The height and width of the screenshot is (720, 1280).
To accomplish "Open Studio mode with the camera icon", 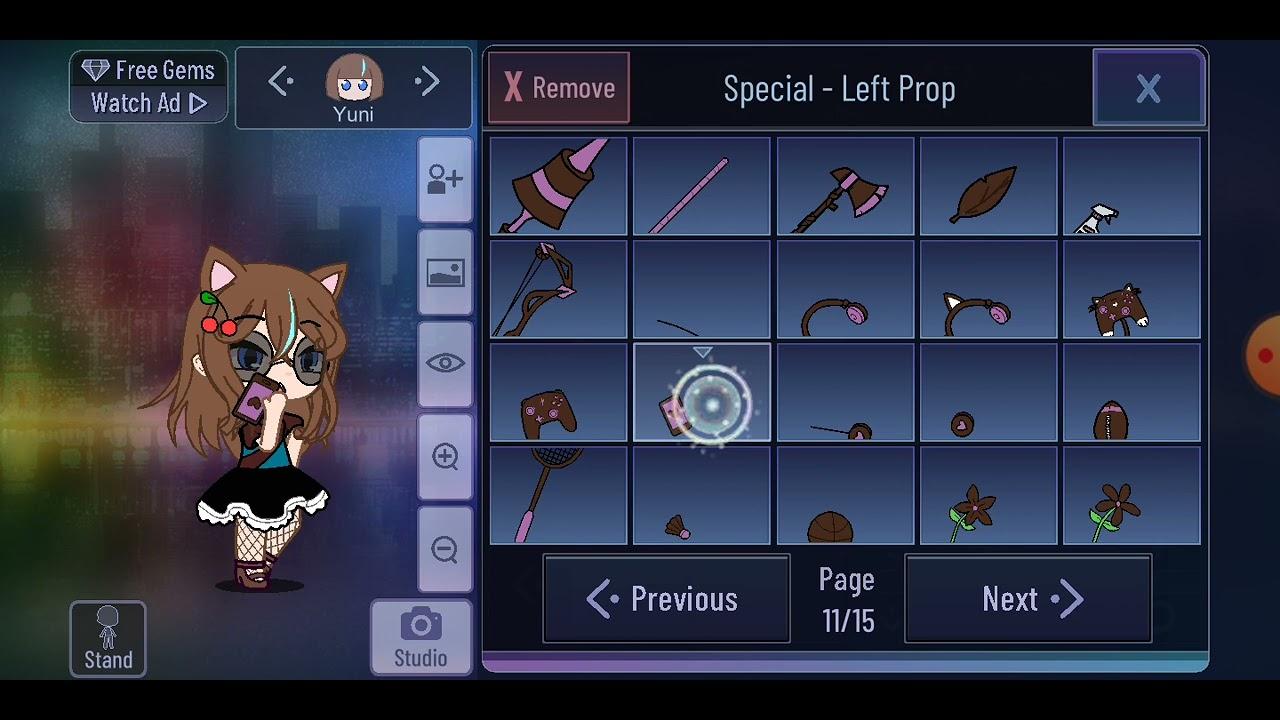I will [x=420, y=630].
